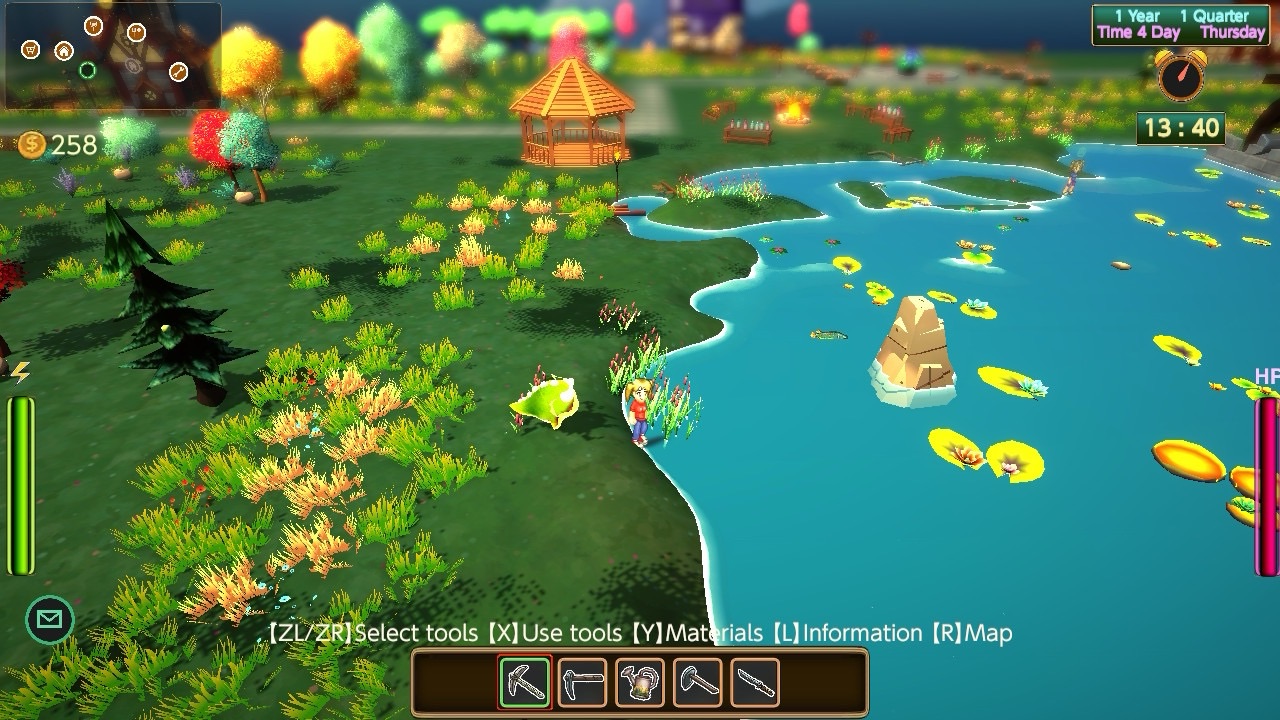Image resolution: width=1280 pixels, height=720 pixels.
Task: Switch to the axe tool slot
Action: click(x=697, y=683)
